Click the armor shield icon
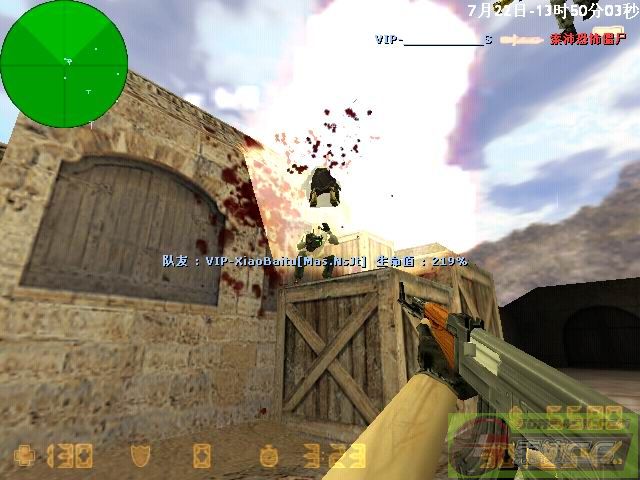Screen dimensions: 640x480 point(140,456)
